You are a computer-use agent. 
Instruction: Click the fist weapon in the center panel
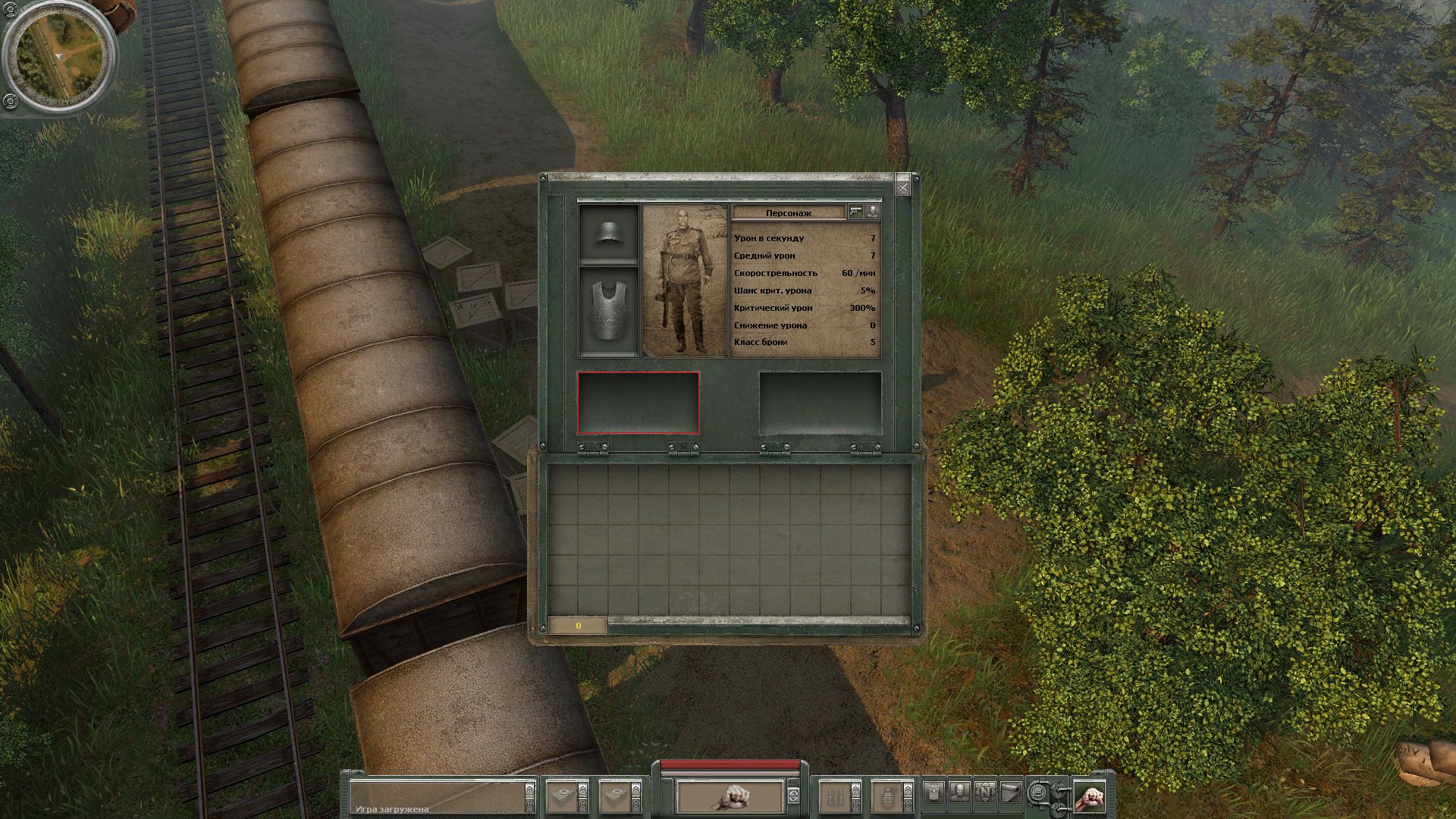[730, 796]
